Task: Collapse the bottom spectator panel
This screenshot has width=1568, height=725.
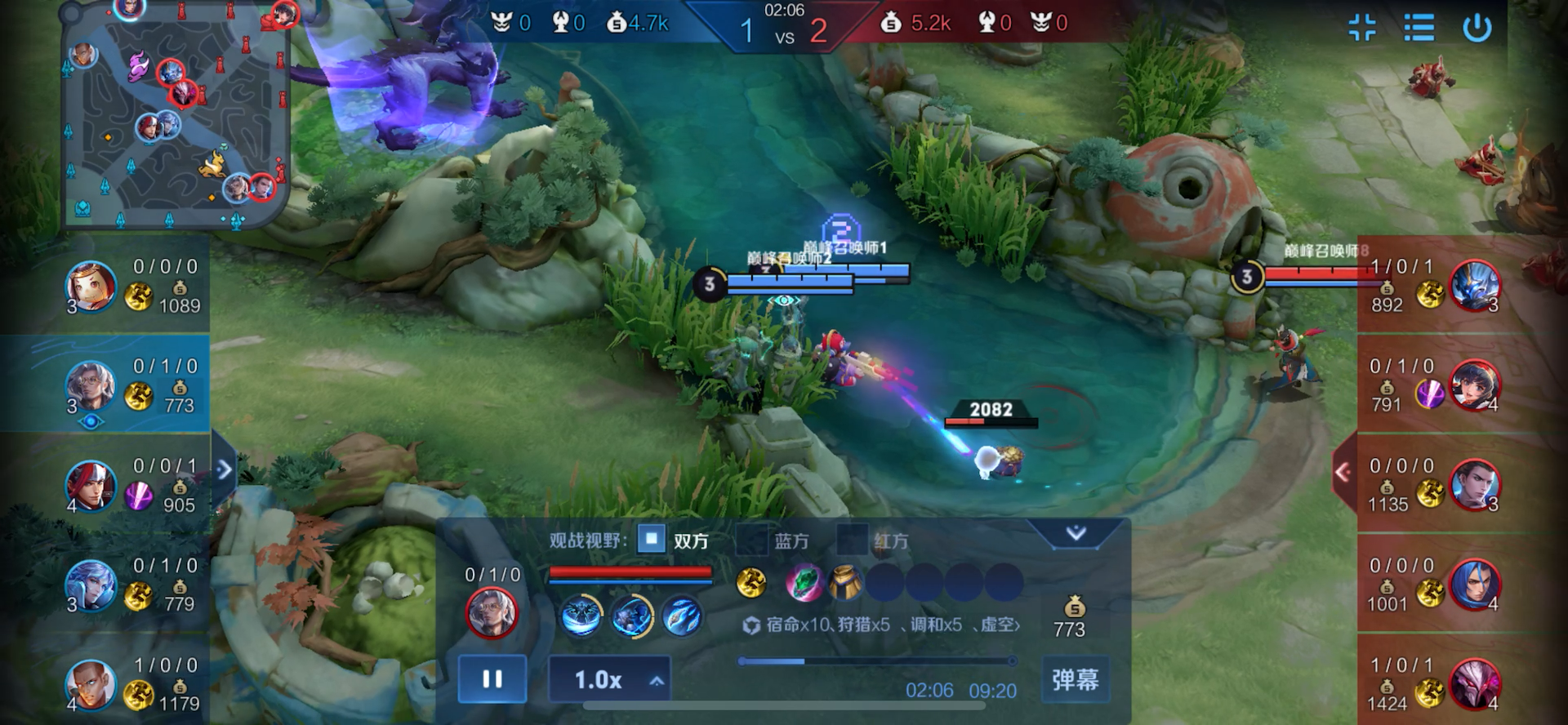Action: 1076,534
